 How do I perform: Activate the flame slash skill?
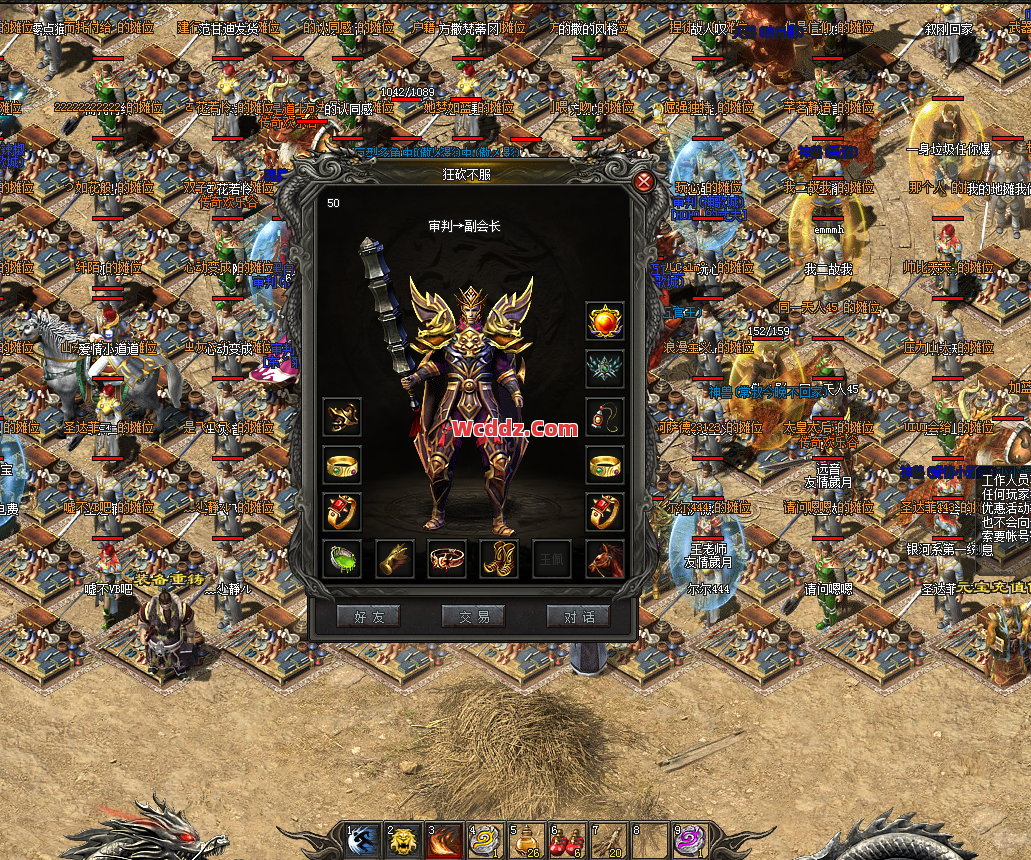(443, 842)
